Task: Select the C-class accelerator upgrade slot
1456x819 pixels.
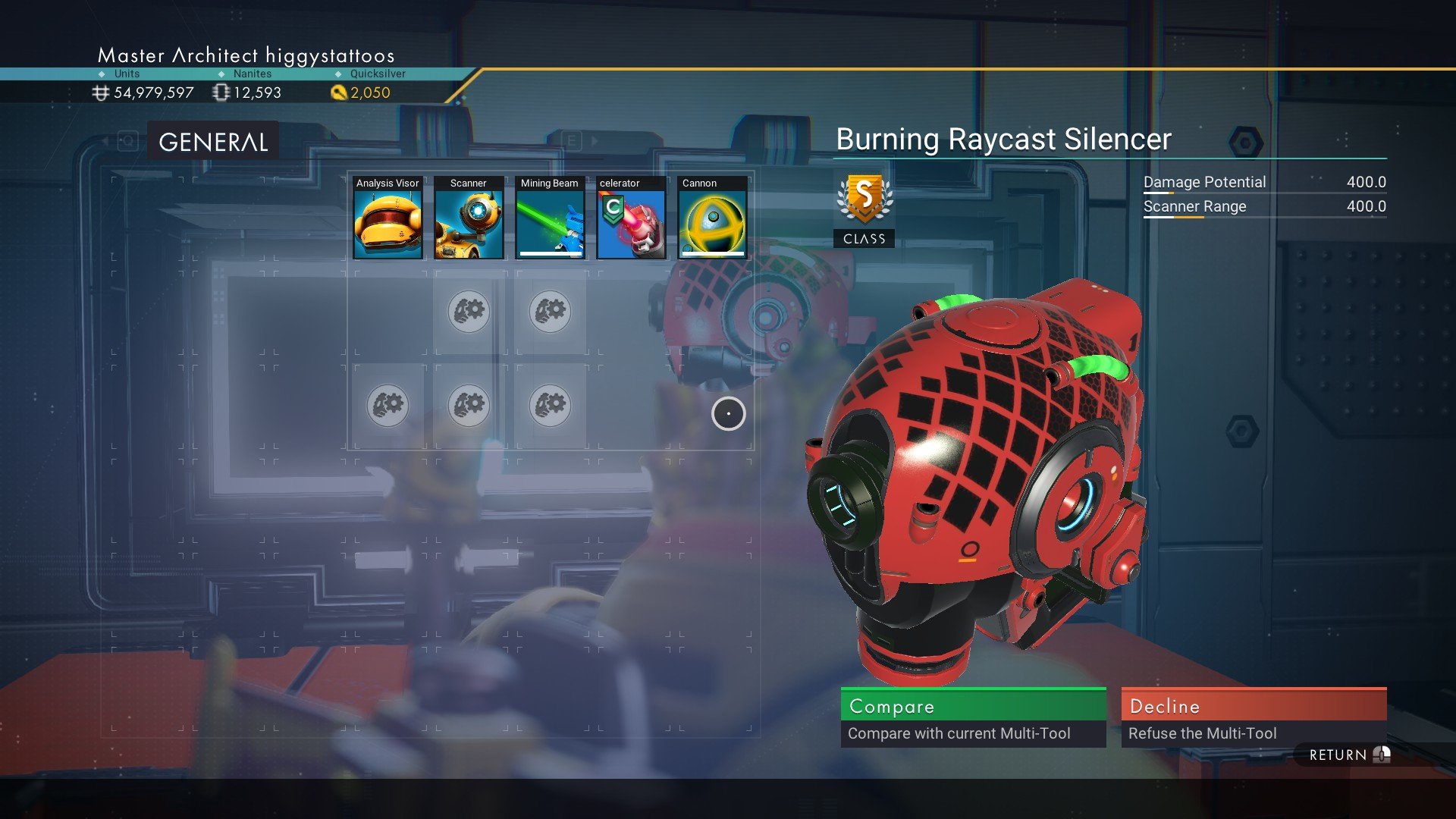Action: pos(631,218)
